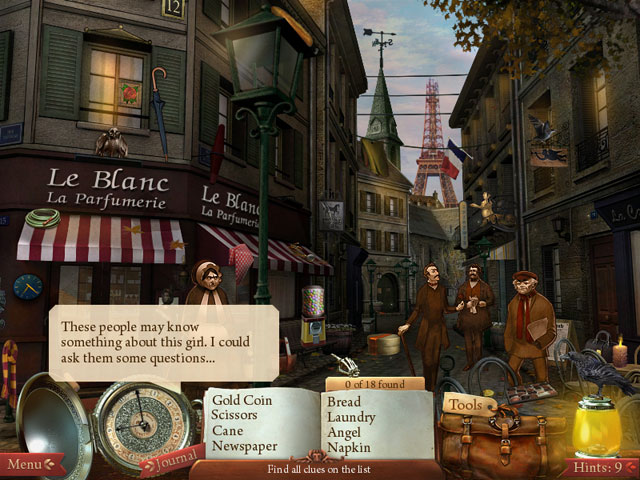Dismiss the dialogue text box
This screenshot has height=480, width=640.
[x=163, y=341]
